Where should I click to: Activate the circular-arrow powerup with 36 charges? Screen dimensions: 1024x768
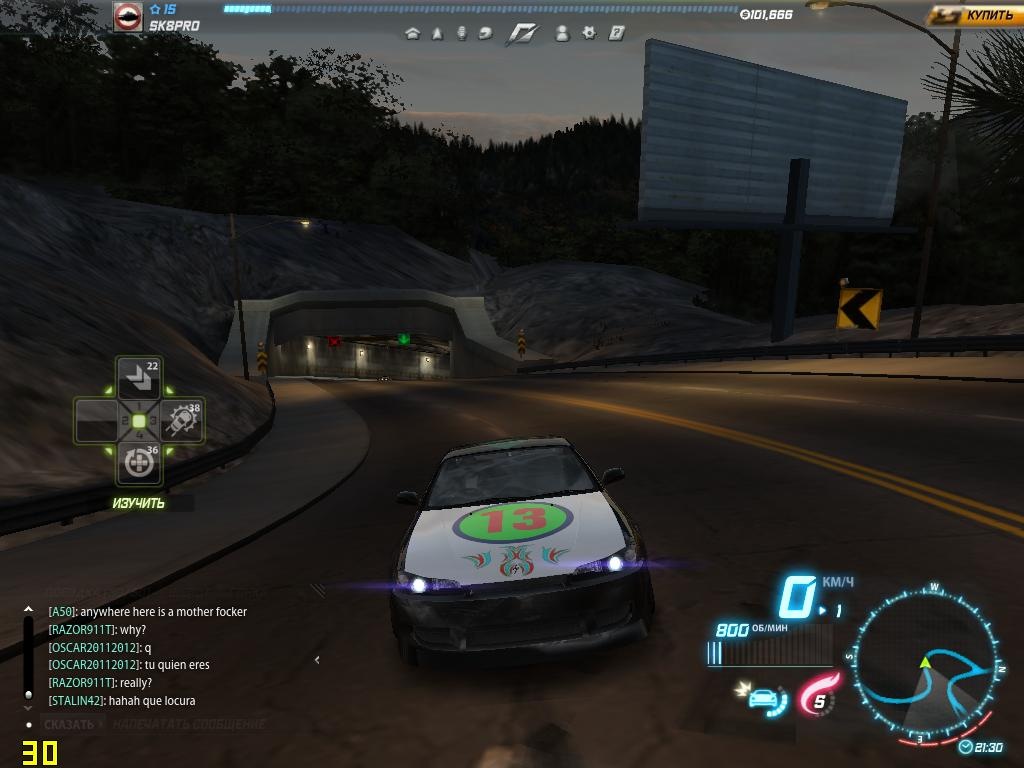tap(138, 464)
